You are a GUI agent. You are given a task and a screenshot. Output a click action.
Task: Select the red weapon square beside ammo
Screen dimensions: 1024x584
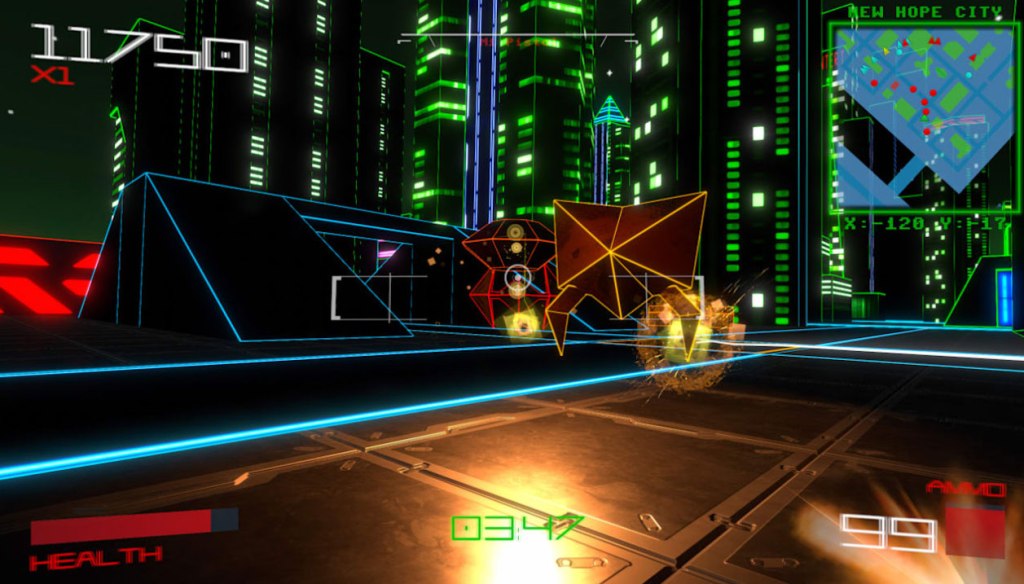click(x=974, y=530)
